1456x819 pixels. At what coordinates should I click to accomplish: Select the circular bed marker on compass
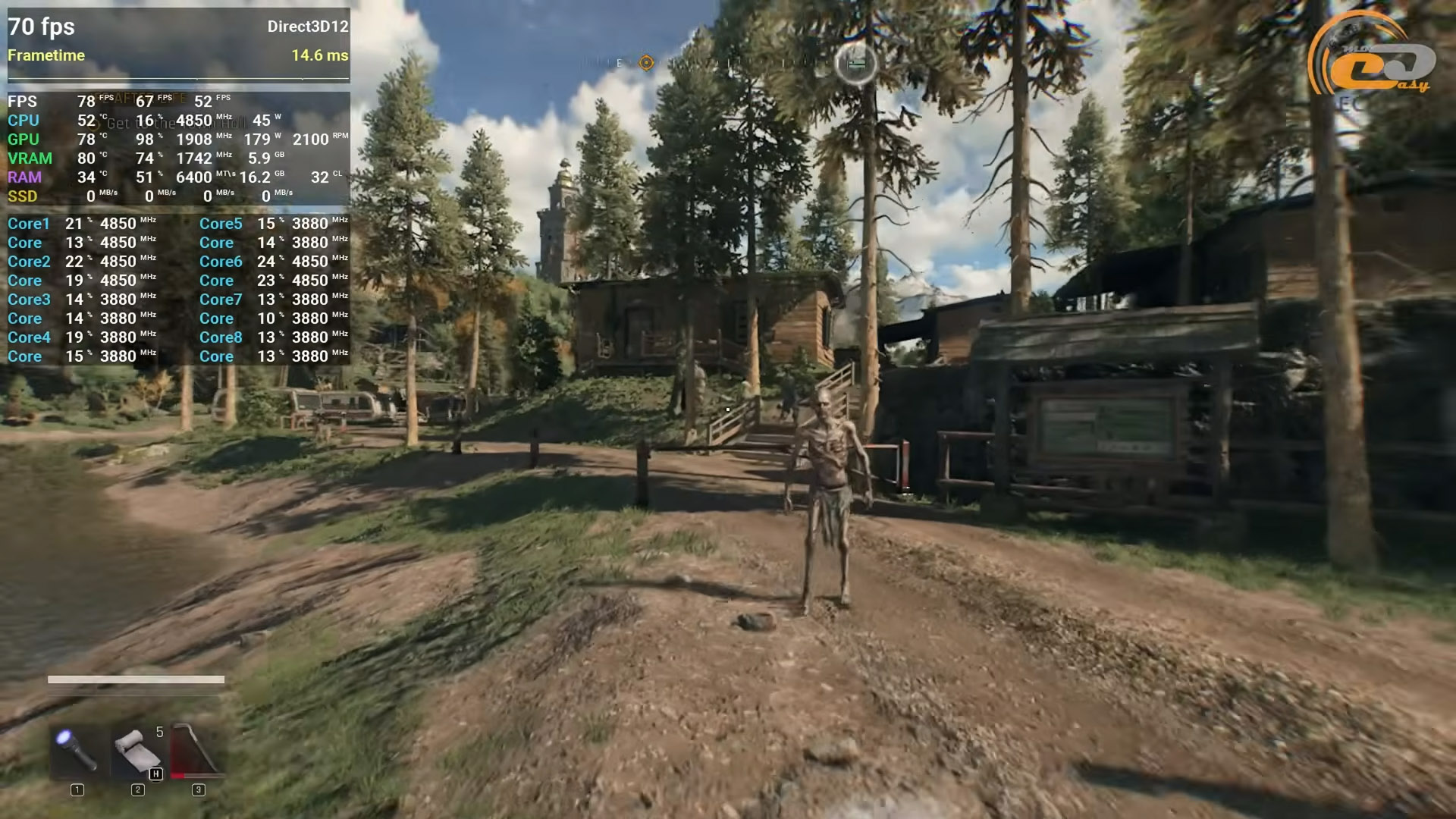tap(856, 64)
